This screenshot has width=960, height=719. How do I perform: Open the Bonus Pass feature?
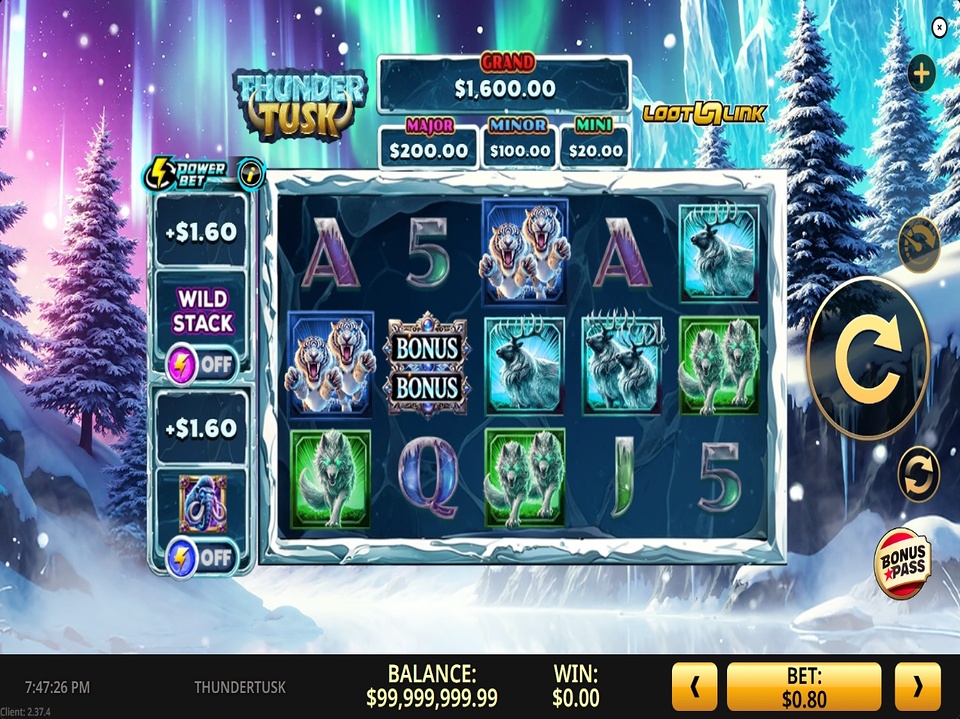(902, 563)
